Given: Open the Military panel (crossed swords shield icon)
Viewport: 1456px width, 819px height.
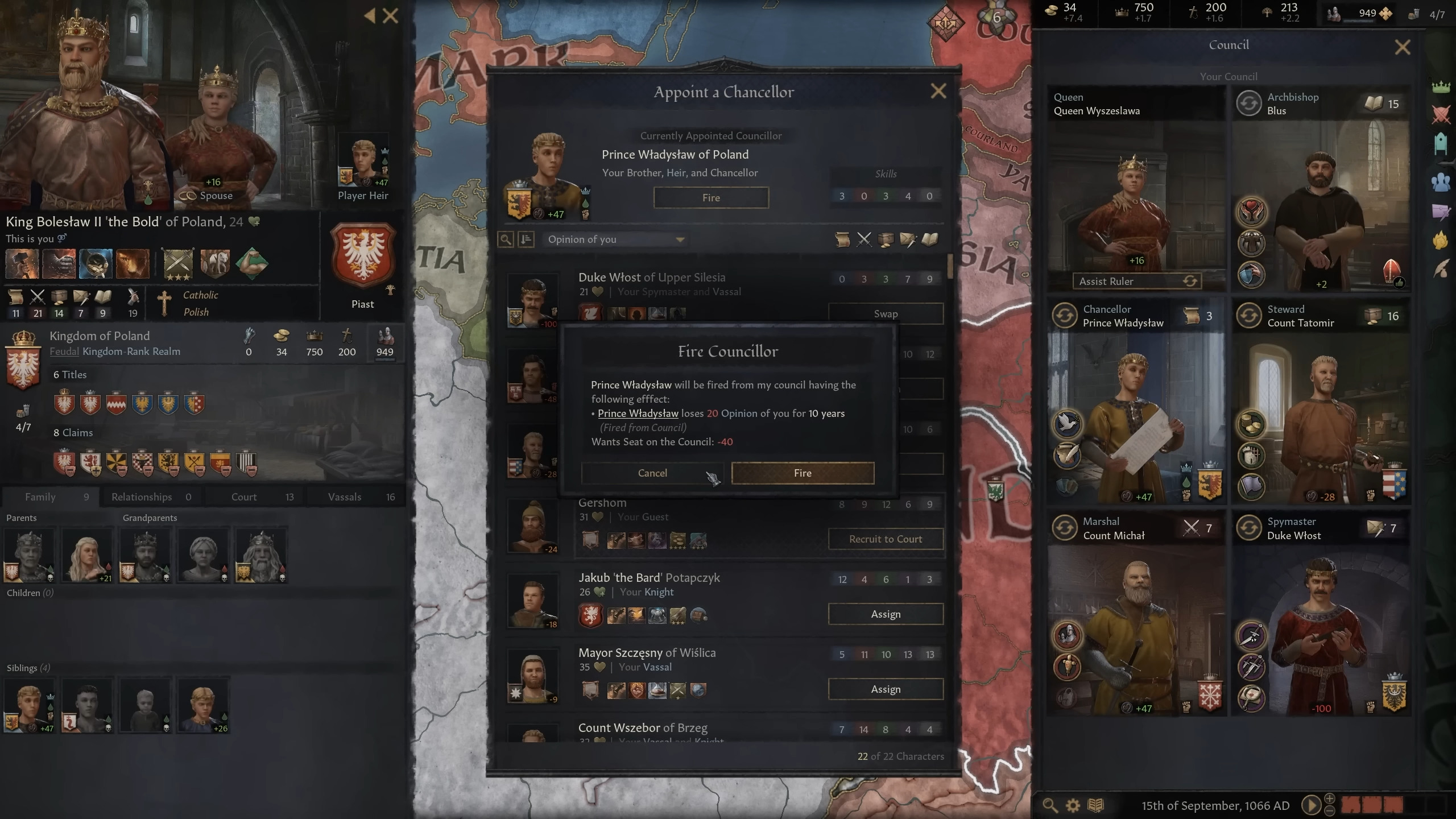Looking at the screenshot, I should [x=1440, y=114].
